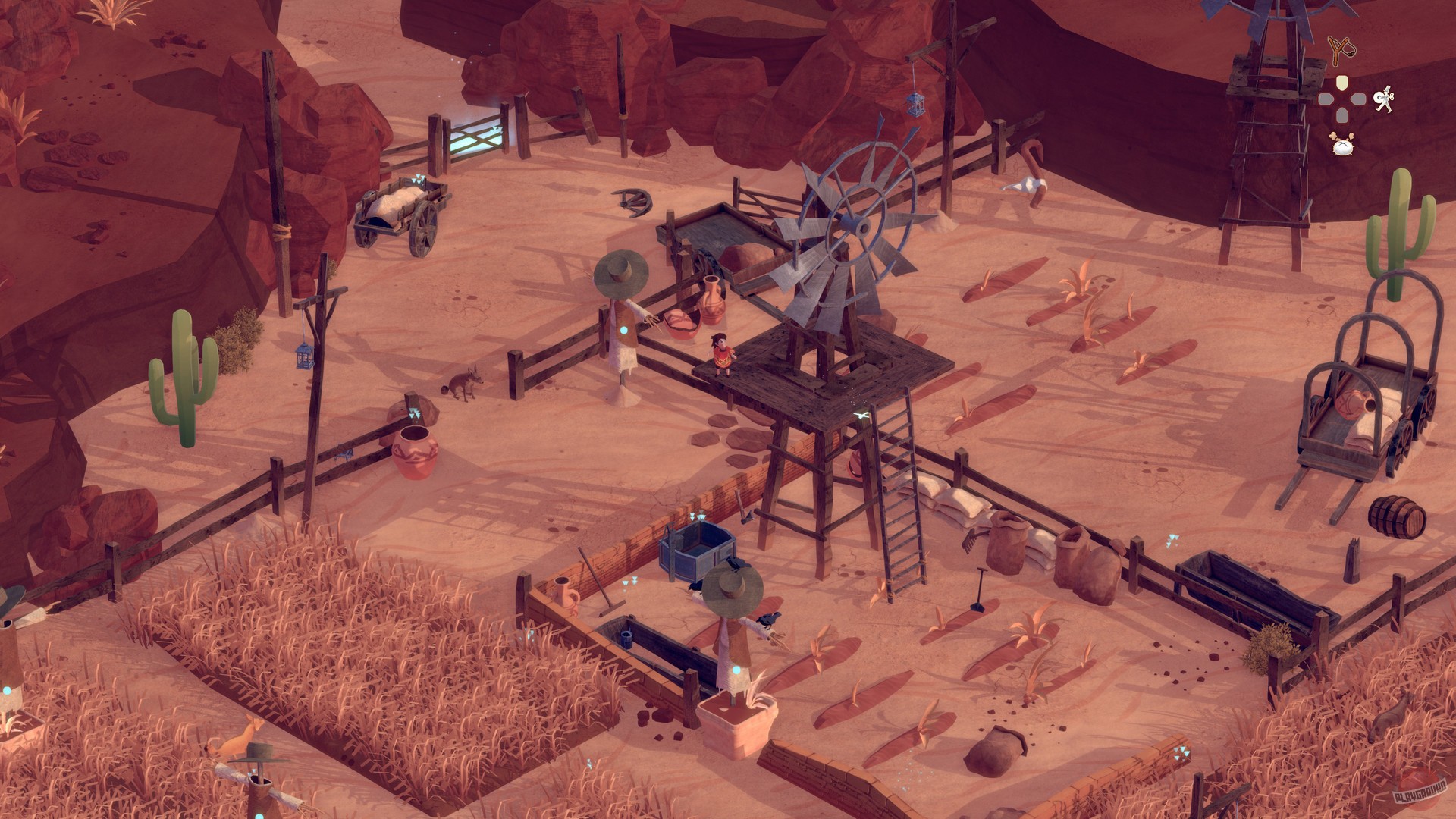
Task: Select the wind-up toy soldier icon
Action: (x=1385, y=102)
